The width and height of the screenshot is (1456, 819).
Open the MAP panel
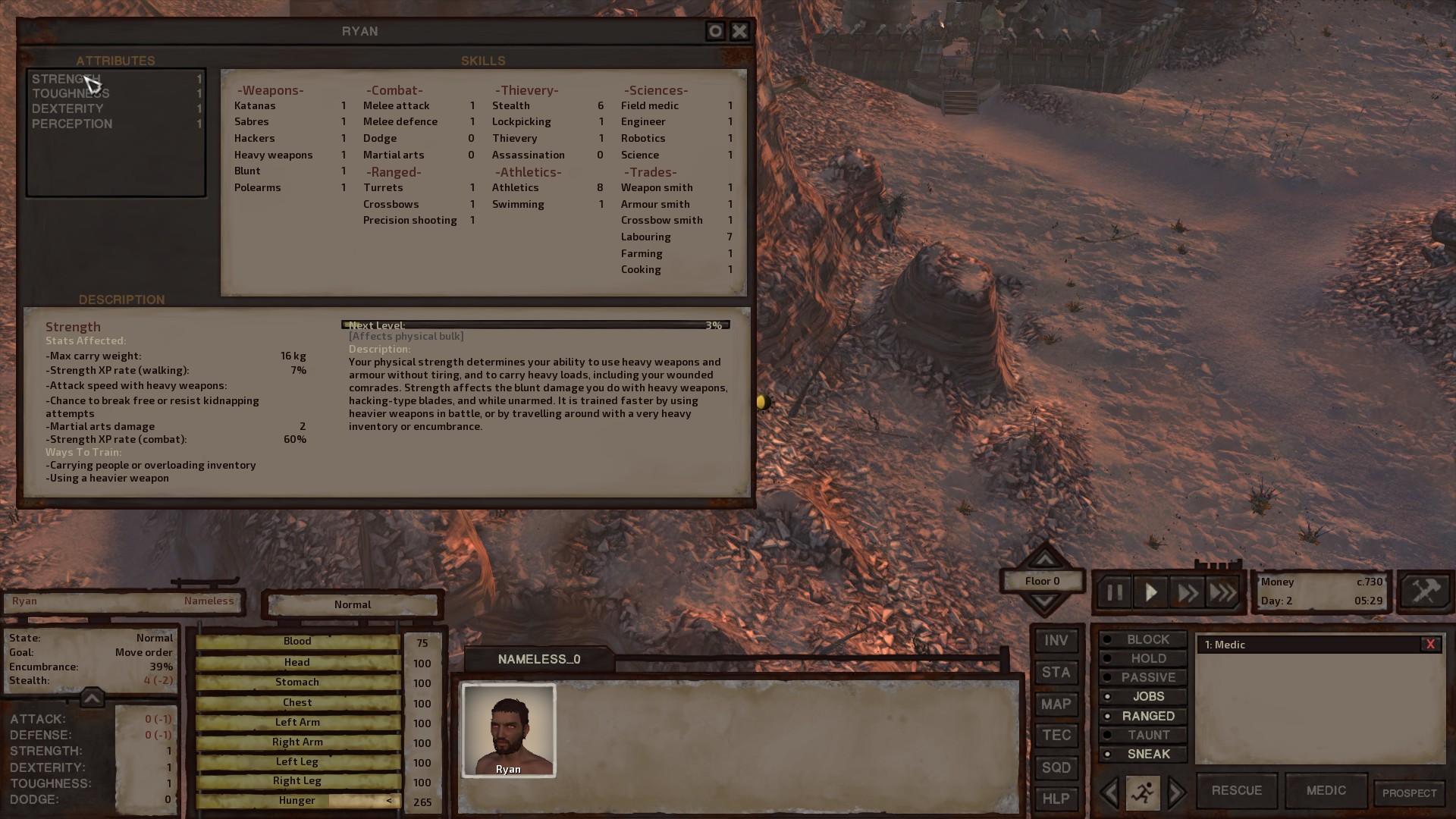1056,704
